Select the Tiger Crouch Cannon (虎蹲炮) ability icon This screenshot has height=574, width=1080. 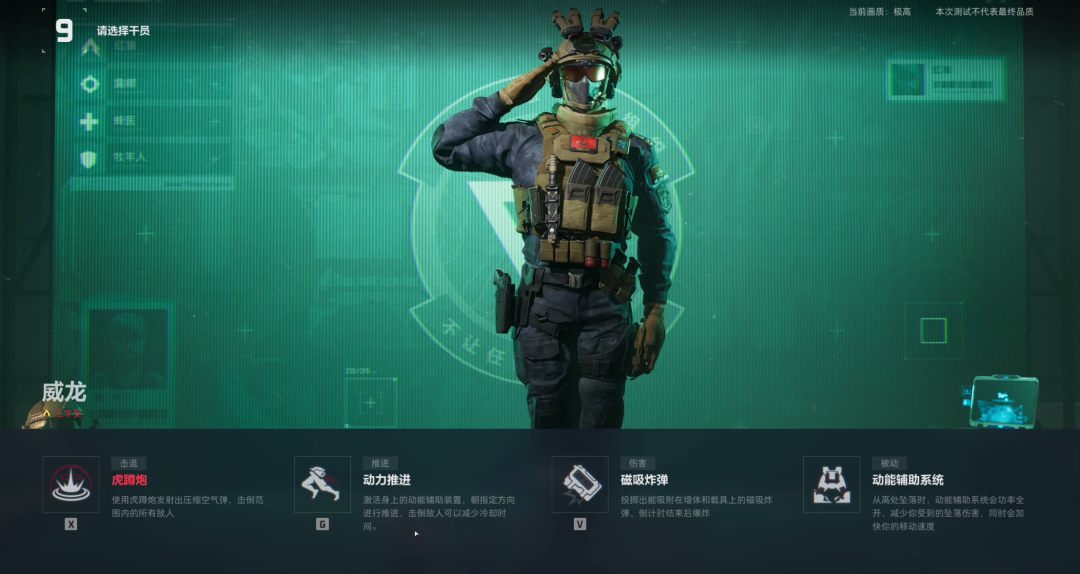(x=71, y=485)
